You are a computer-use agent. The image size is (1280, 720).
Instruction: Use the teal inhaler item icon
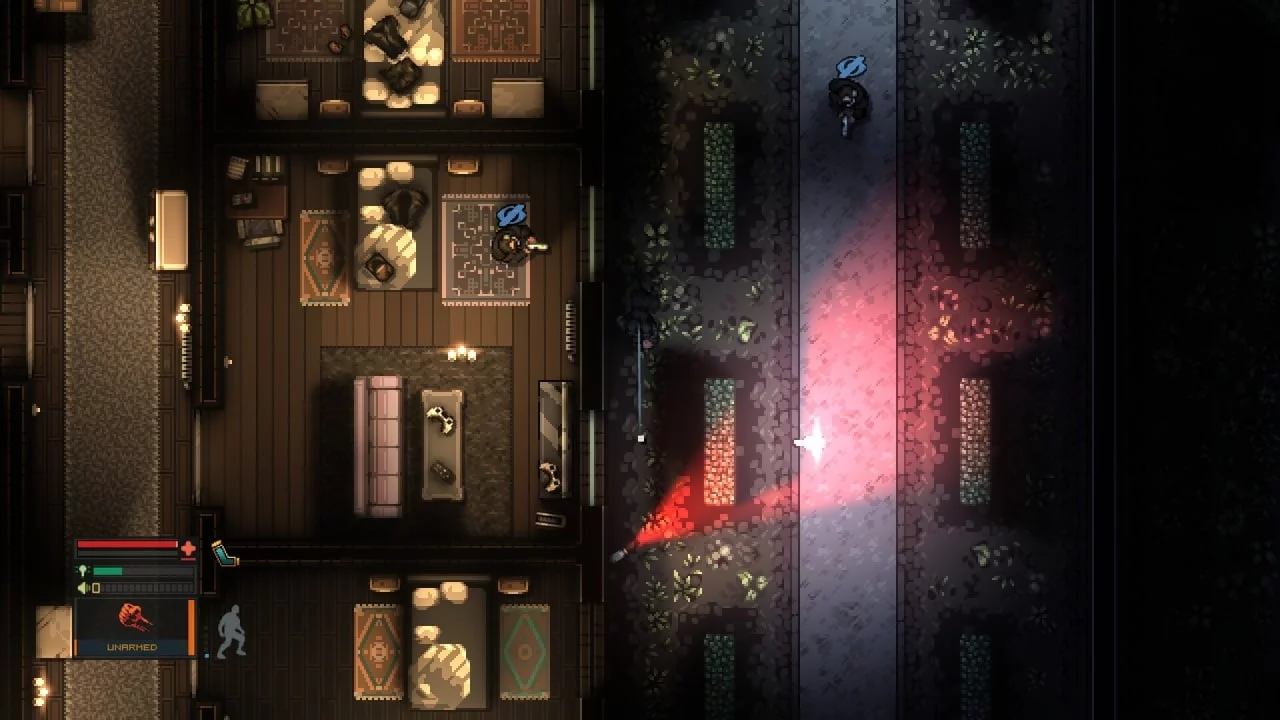click(x=224, y=553)
